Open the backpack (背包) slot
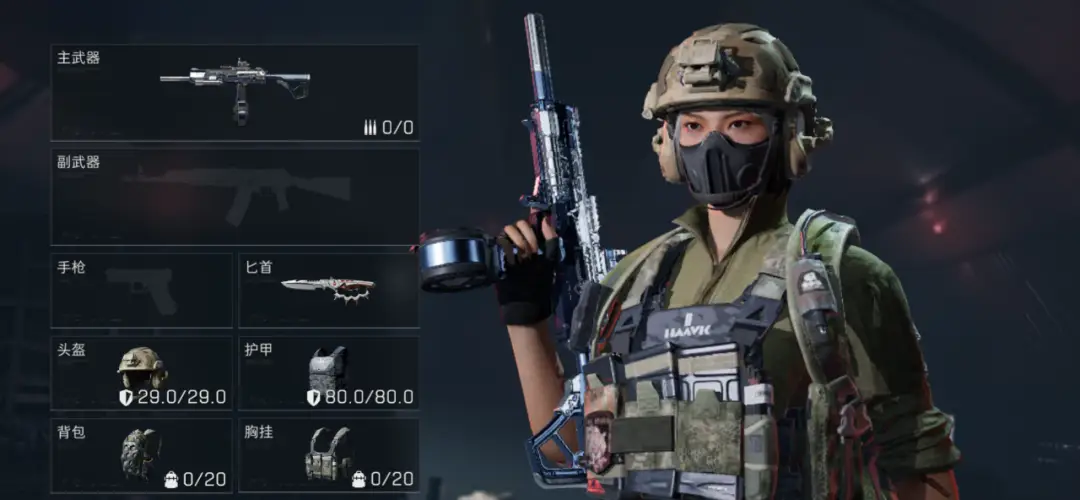1080x500 pixels. pos(142,455)
